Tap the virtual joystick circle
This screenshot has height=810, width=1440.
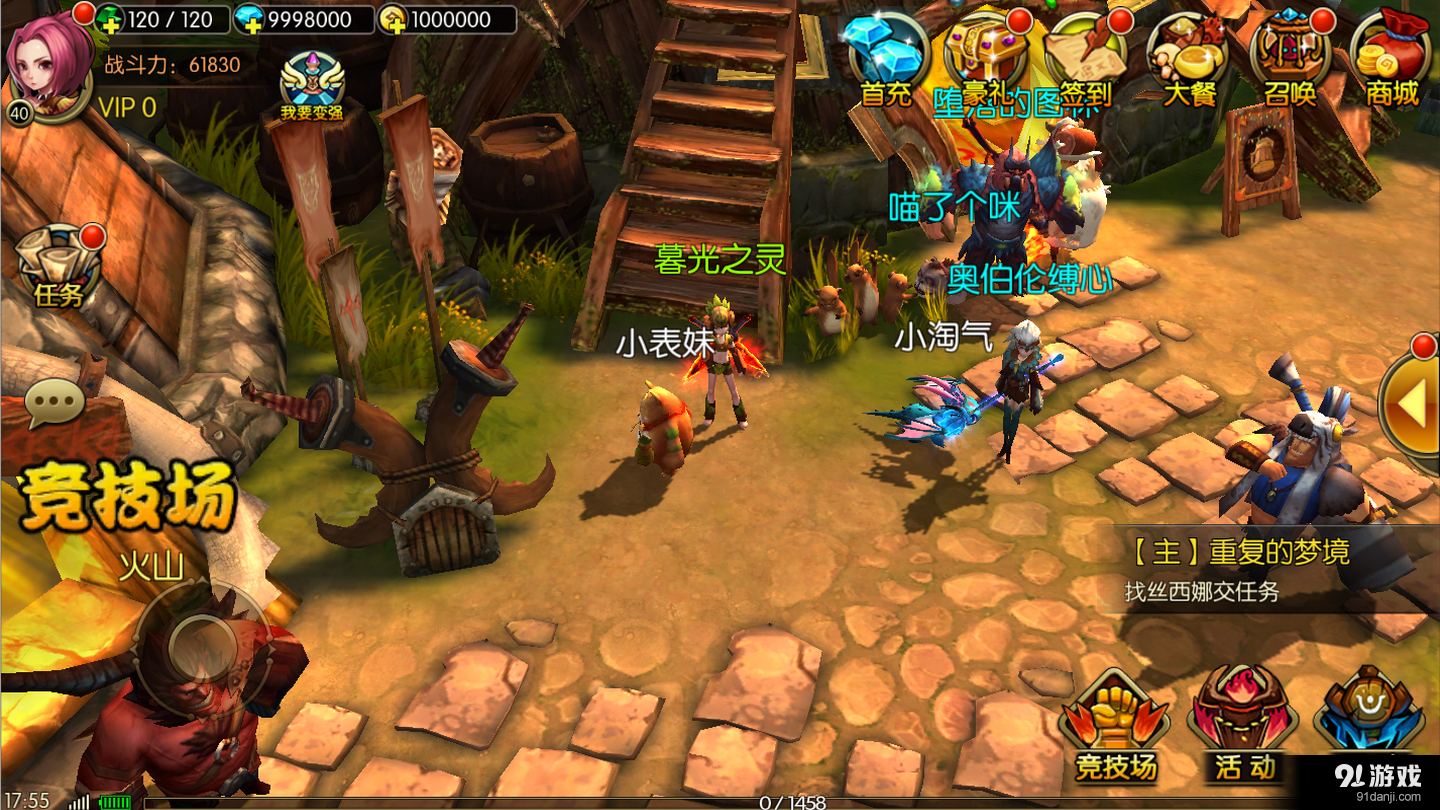pyautogui.click(x=203, y=647)
